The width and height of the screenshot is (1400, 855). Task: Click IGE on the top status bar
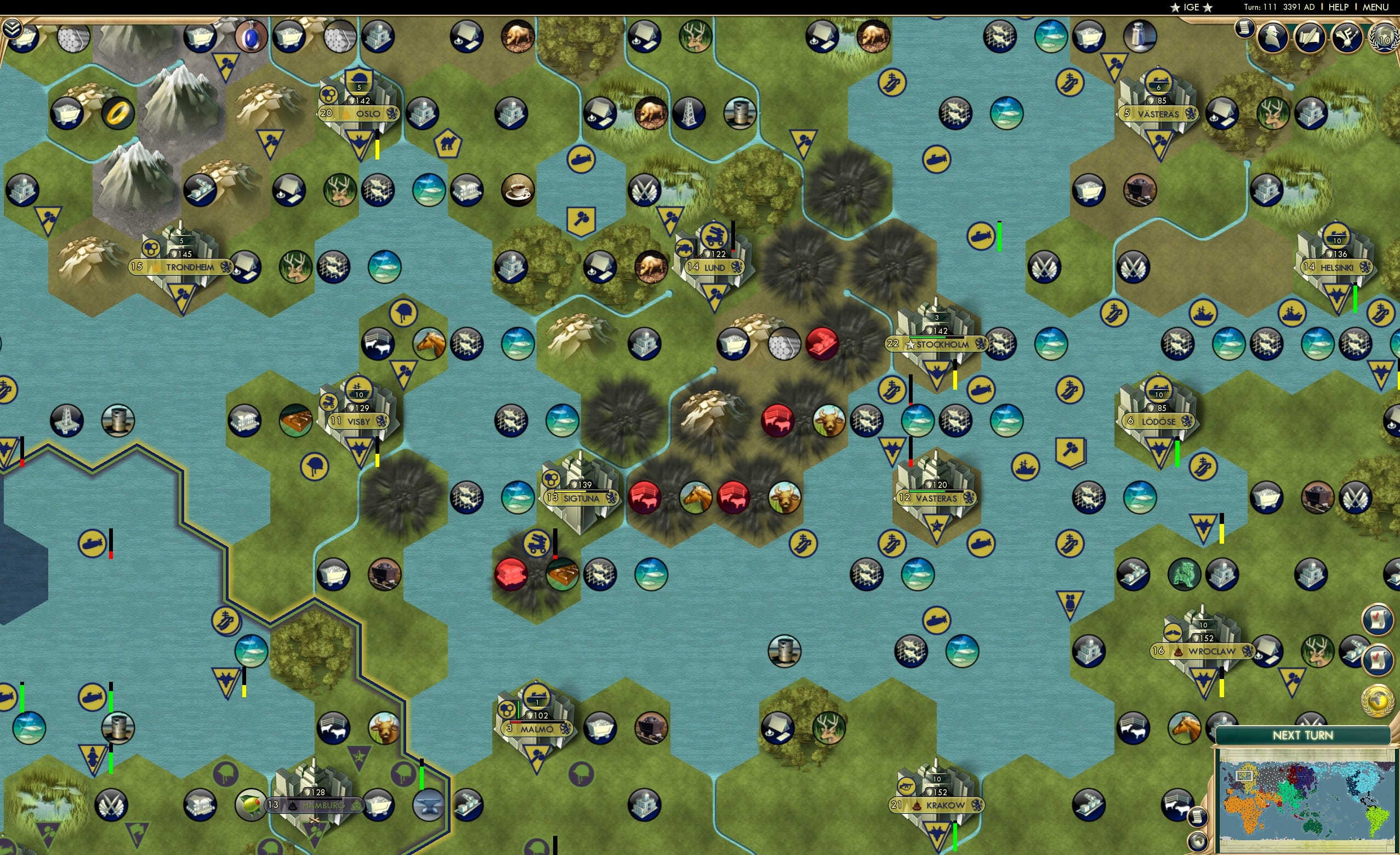point(1191,7)
